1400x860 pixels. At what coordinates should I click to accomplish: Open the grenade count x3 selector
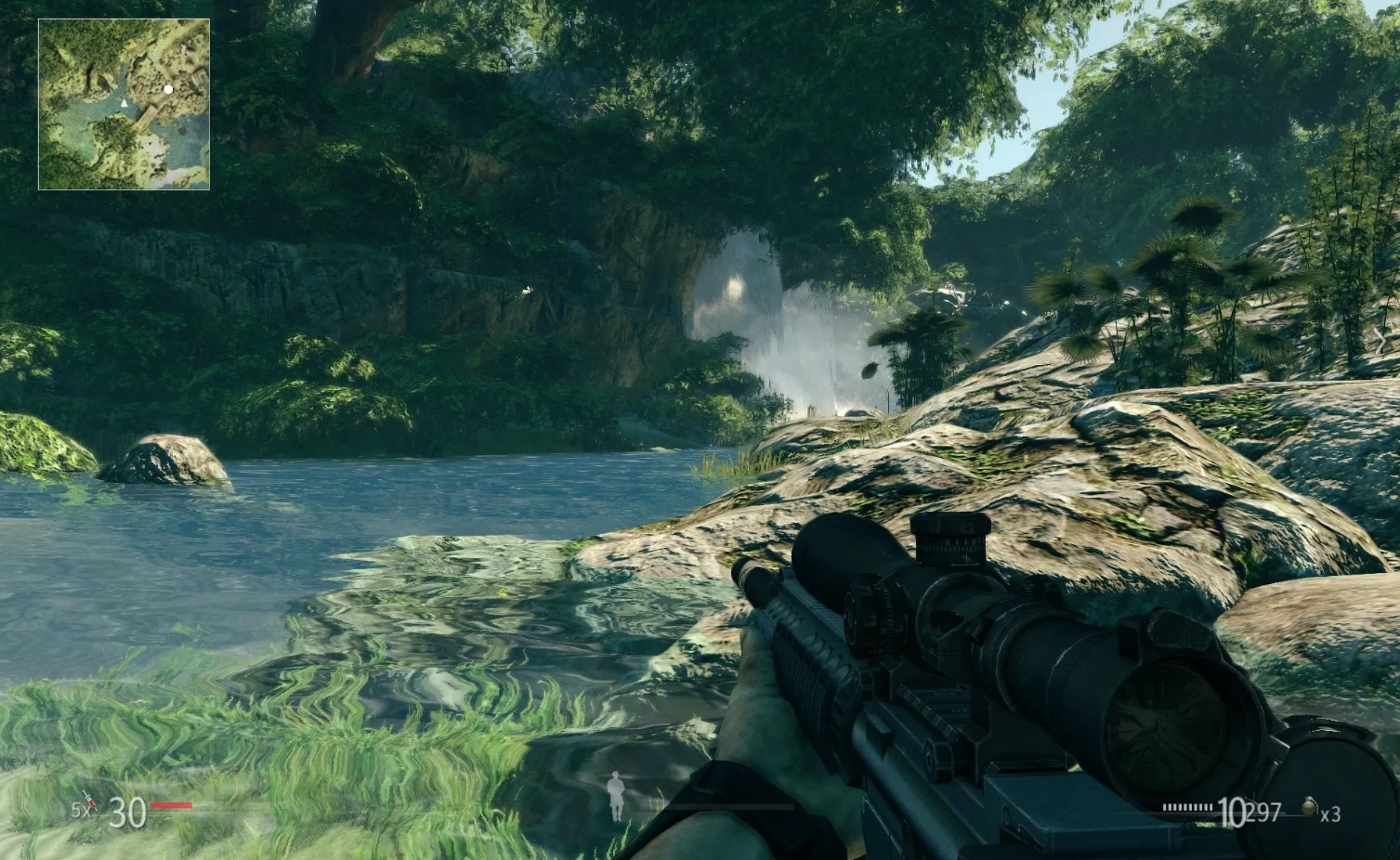point(1331,814)
